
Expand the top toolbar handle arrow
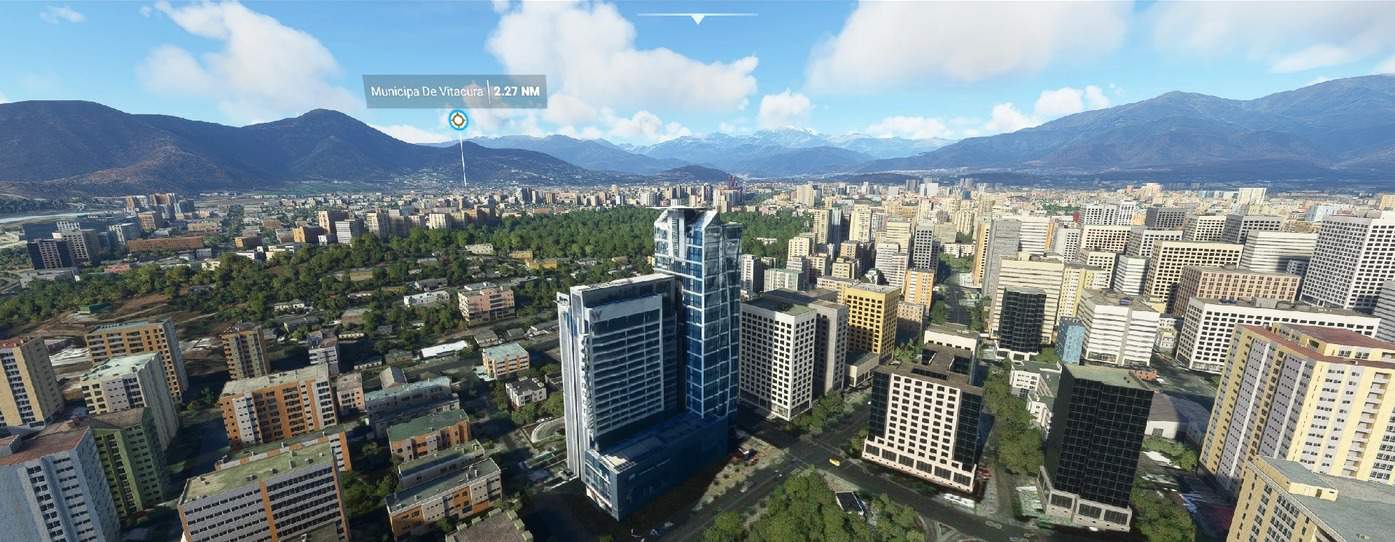pyautogui.click(x=697, y=17)
